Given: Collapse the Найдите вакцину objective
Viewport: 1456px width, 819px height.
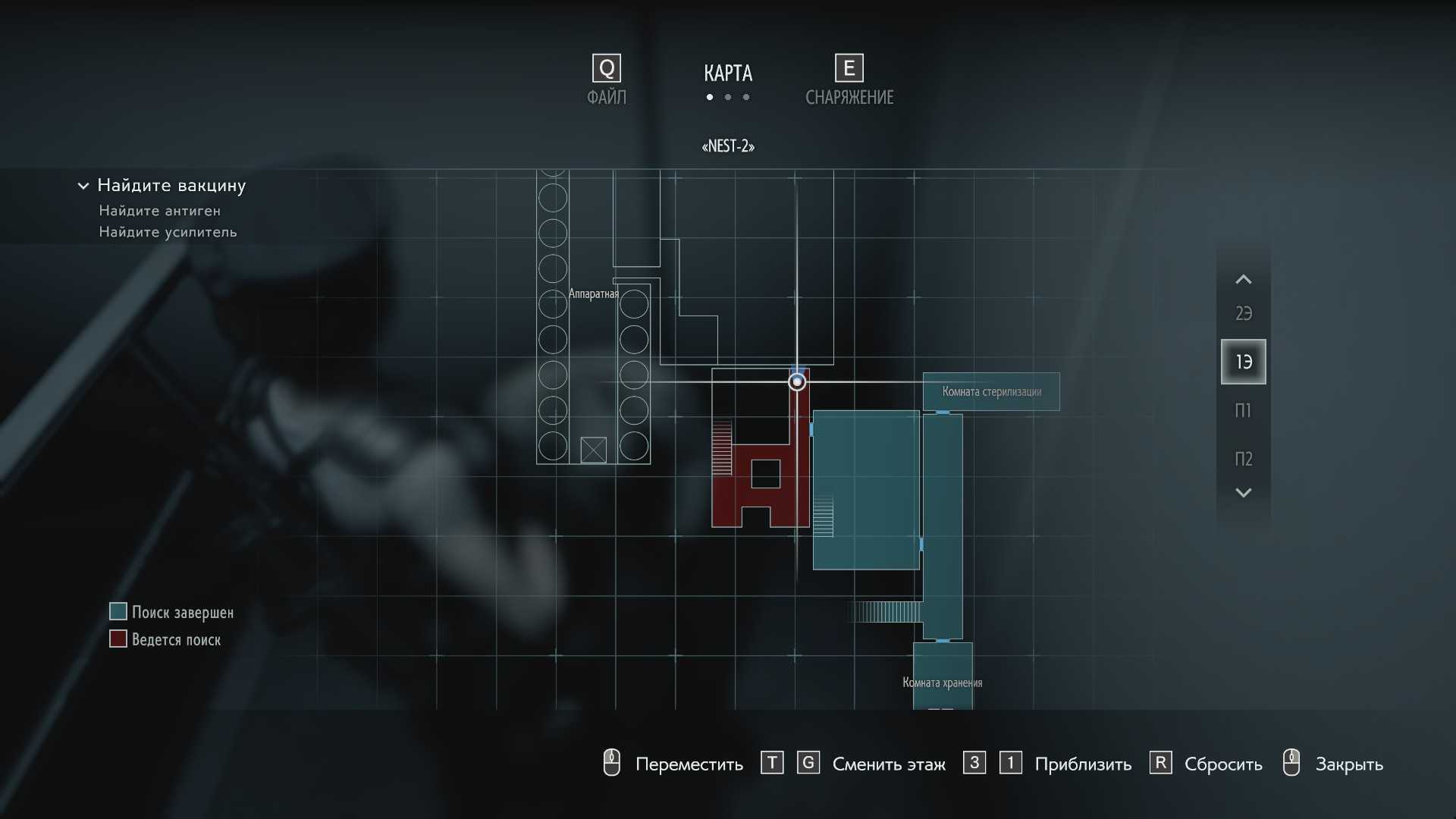Looking at the screenshot, I should coord(83,186).
